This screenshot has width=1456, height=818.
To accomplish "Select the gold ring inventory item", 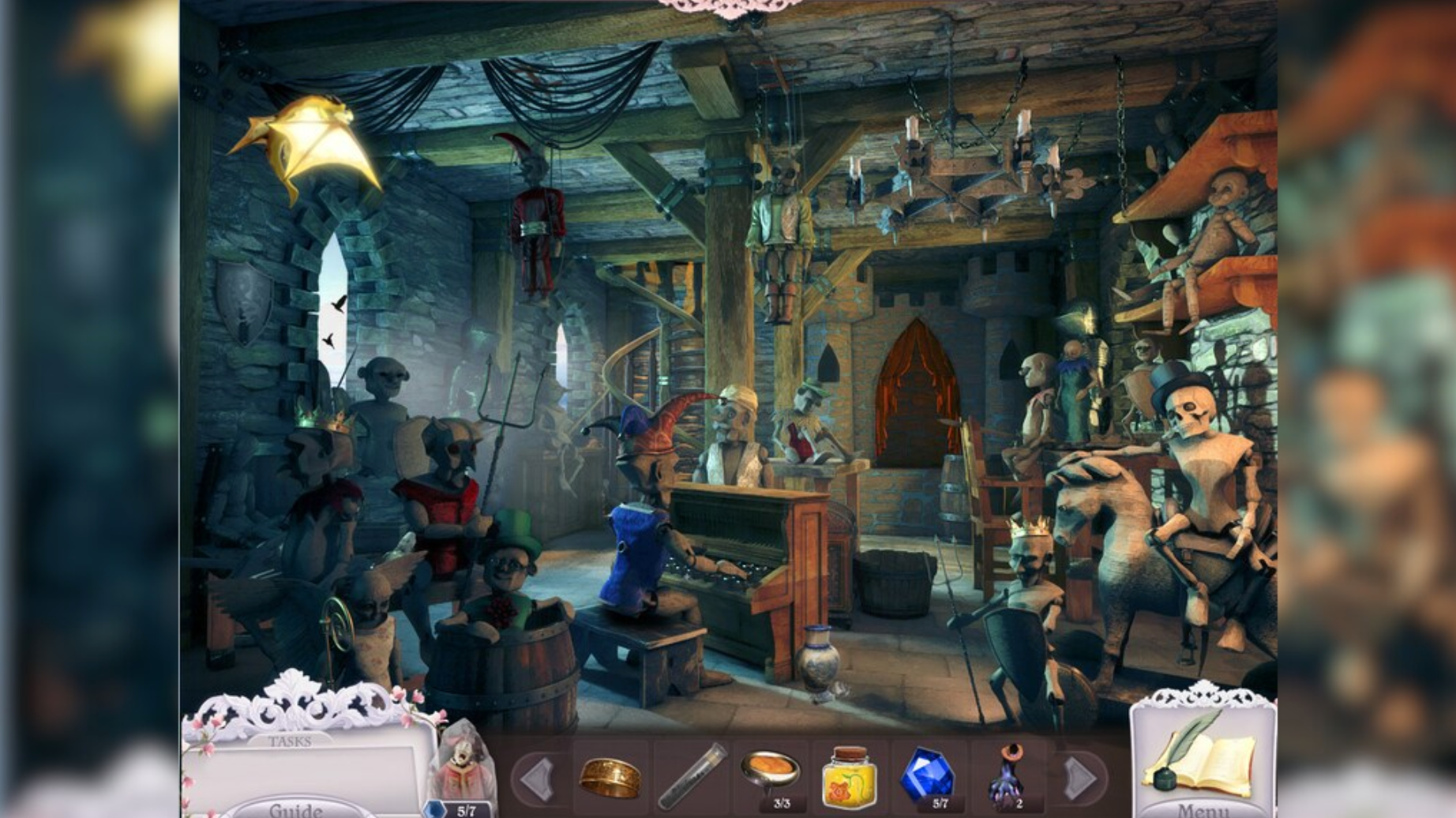I will pos(610,778).
